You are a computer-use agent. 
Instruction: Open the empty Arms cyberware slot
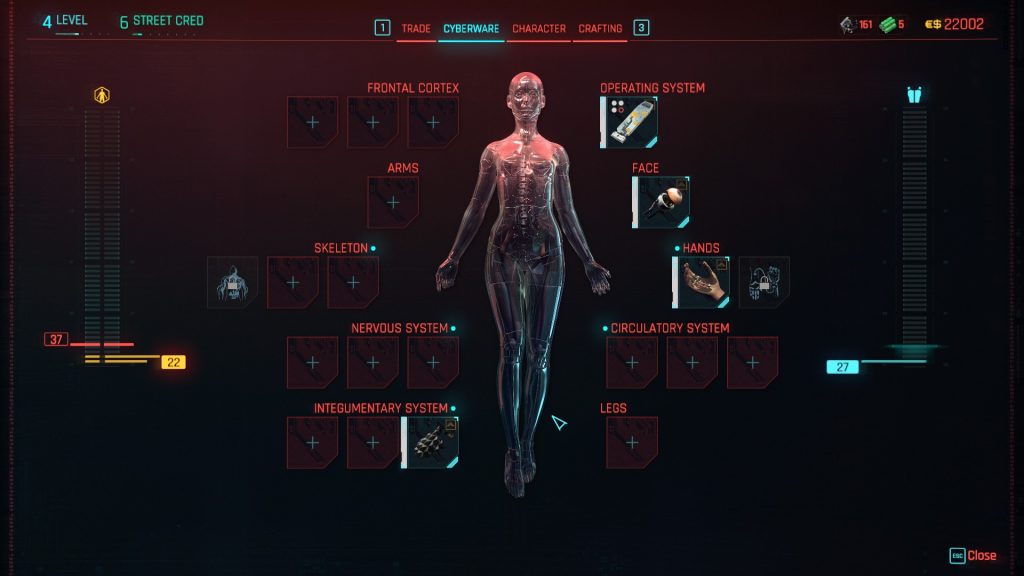(x=393, y=203)
